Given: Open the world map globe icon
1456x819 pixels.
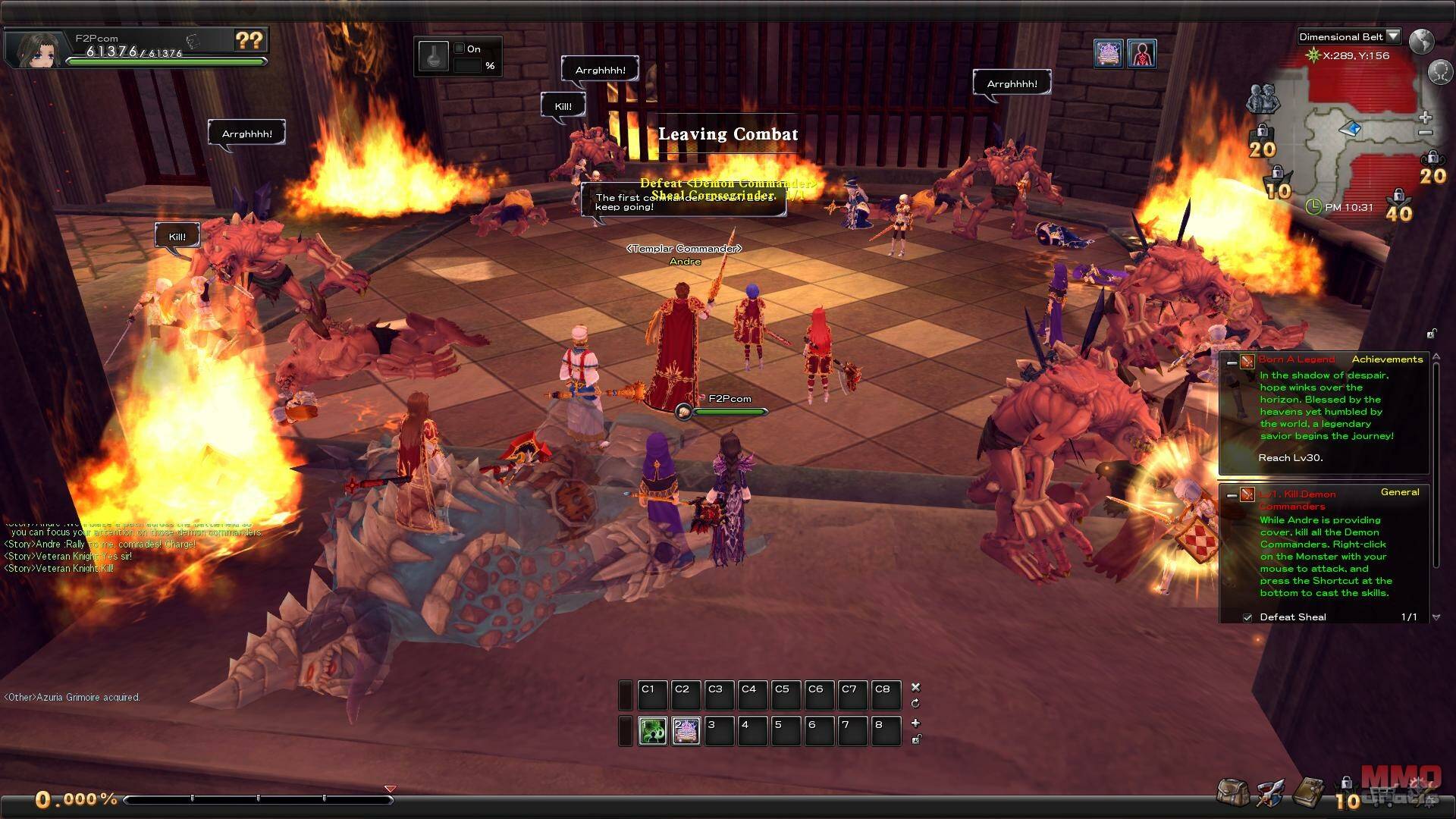Looking at the screenshot, I should [x=1422, y=41].
